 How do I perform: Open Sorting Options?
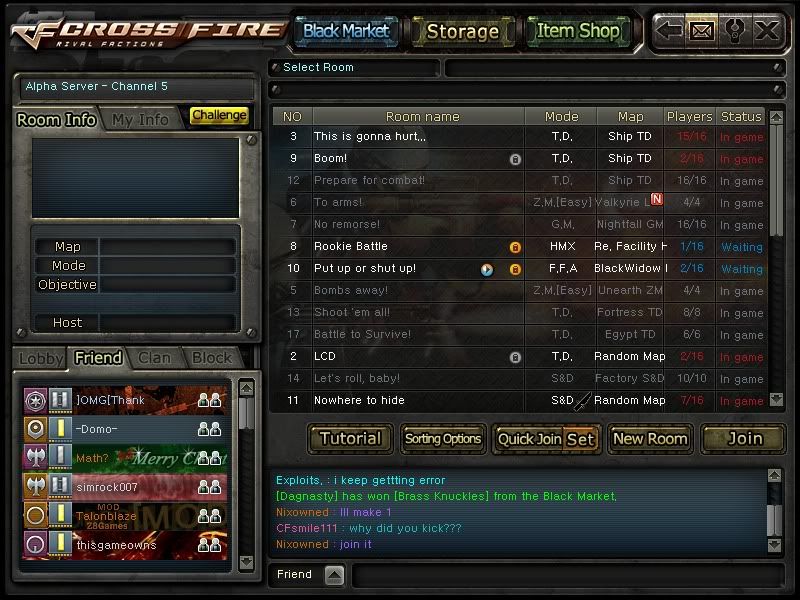[x=443, y=438]
